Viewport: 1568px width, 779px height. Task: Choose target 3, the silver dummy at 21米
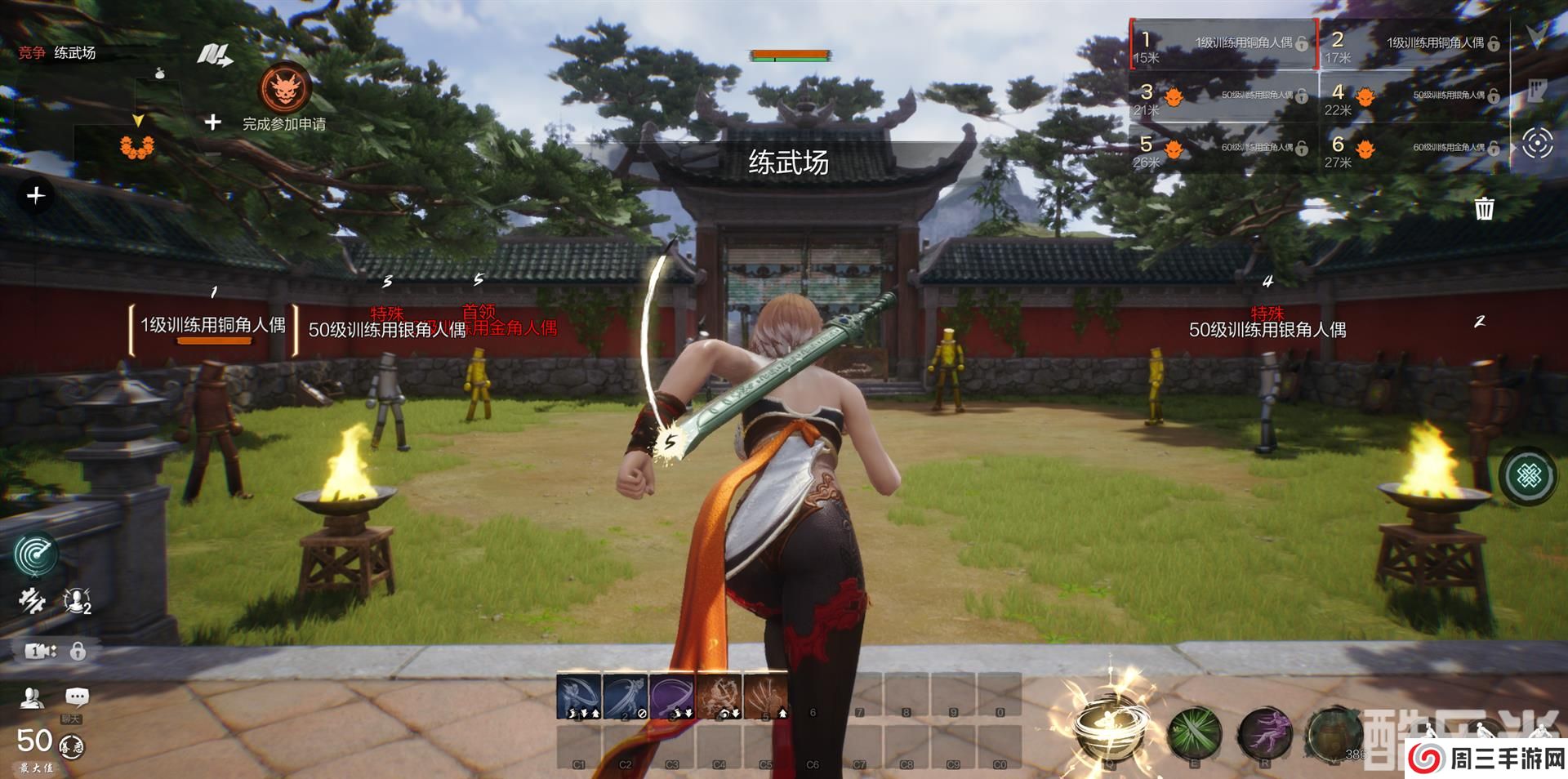click(1223, 97)
